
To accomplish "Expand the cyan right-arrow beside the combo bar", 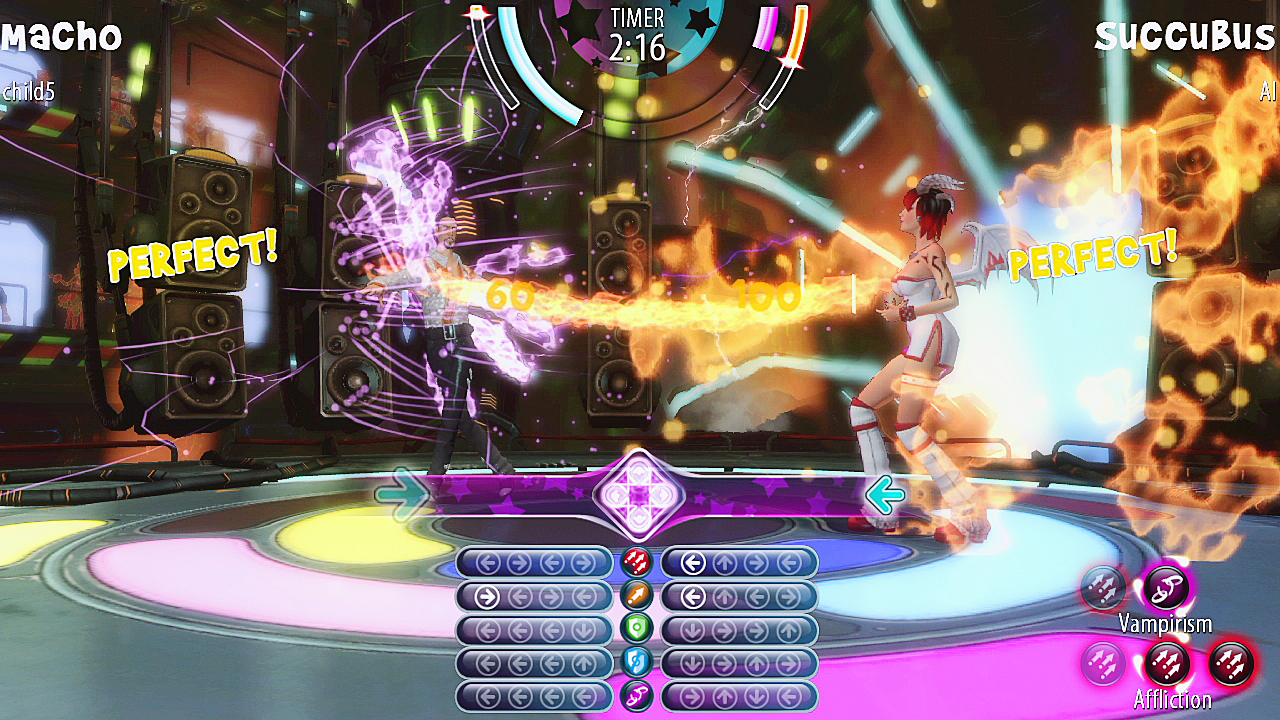I will pos(402,492).
